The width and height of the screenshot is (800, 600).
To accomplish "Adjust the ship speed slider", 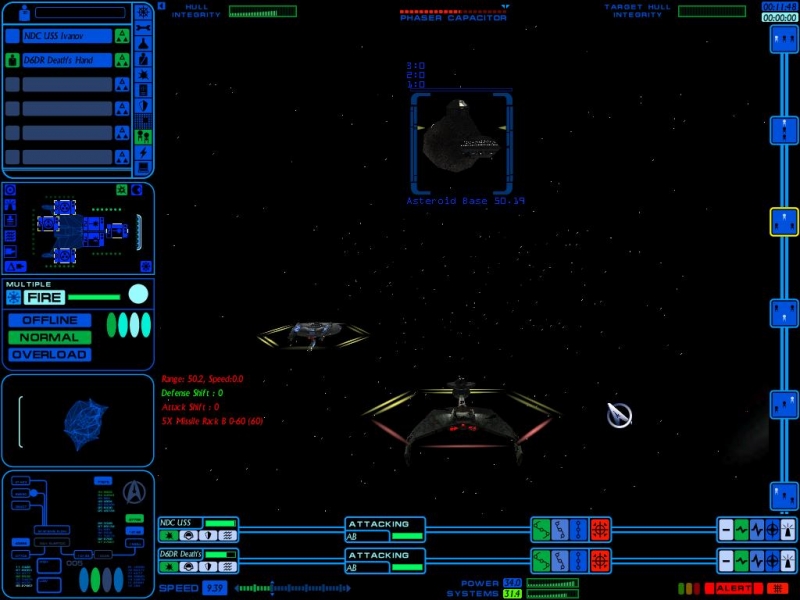I will pos(300,588).
